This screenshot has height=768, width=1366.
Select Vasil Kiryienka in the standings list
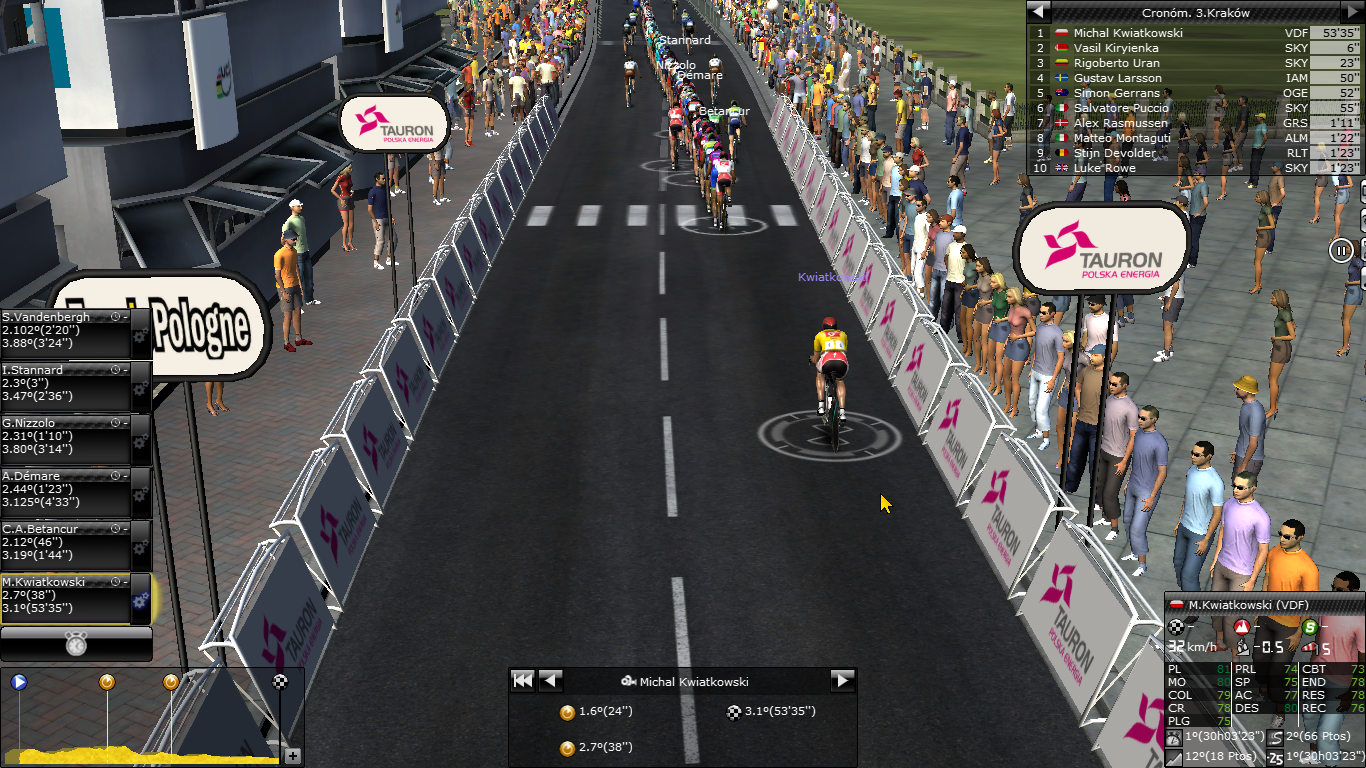[1117, 48]
